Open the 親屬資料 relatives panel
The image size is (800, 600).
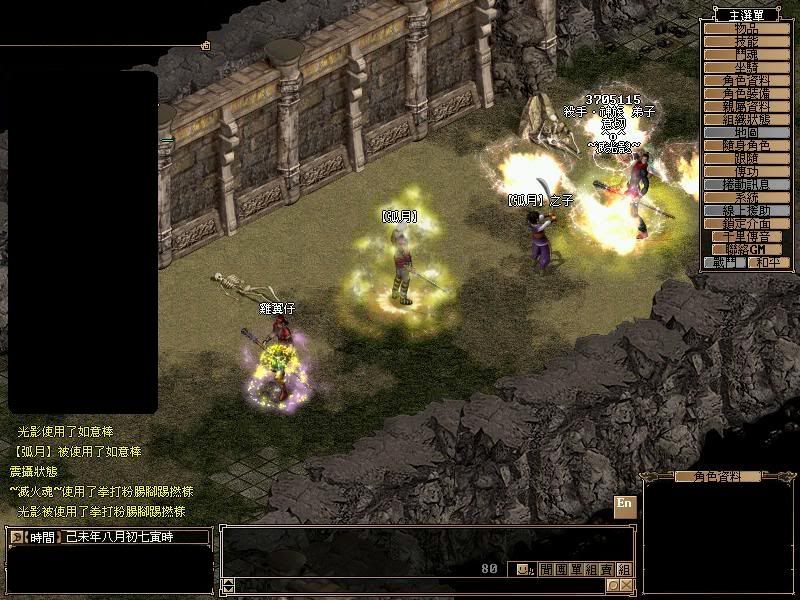(x=747, y=106)
